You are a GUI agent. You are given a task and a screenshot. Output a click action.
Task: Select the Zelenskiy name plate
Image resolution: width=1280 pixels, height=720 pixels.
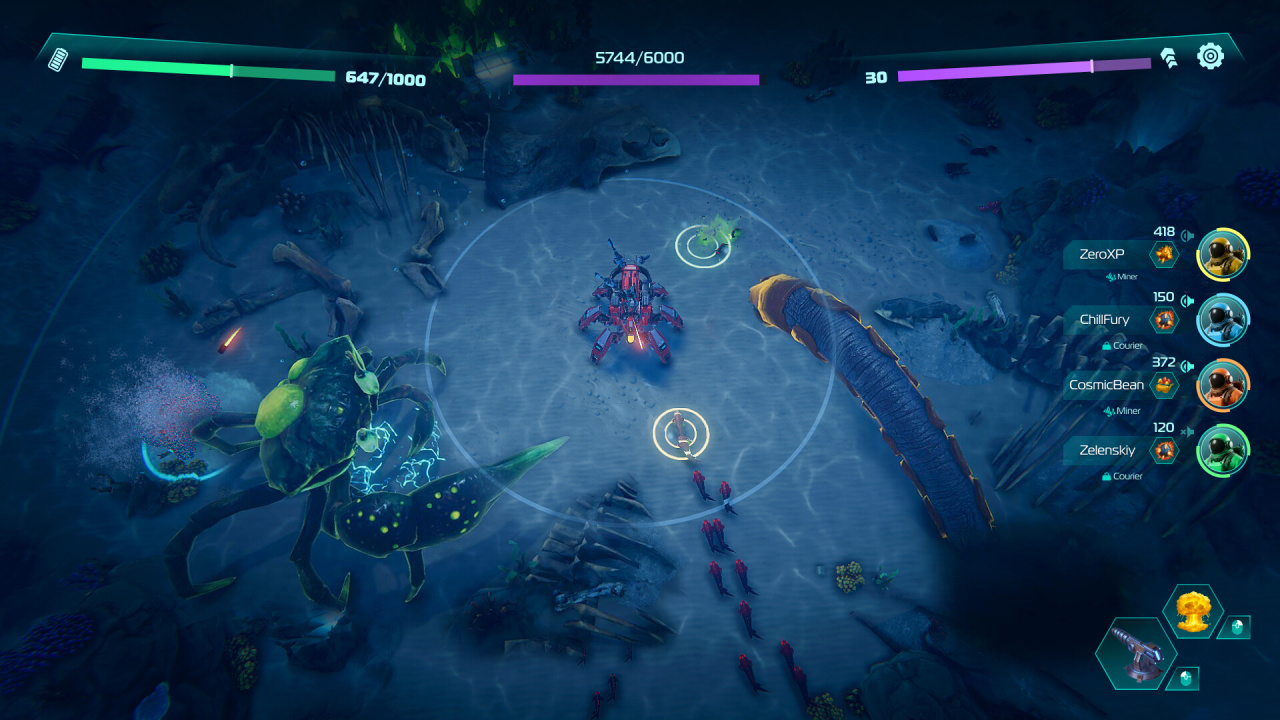click(x=1106, y=451)
